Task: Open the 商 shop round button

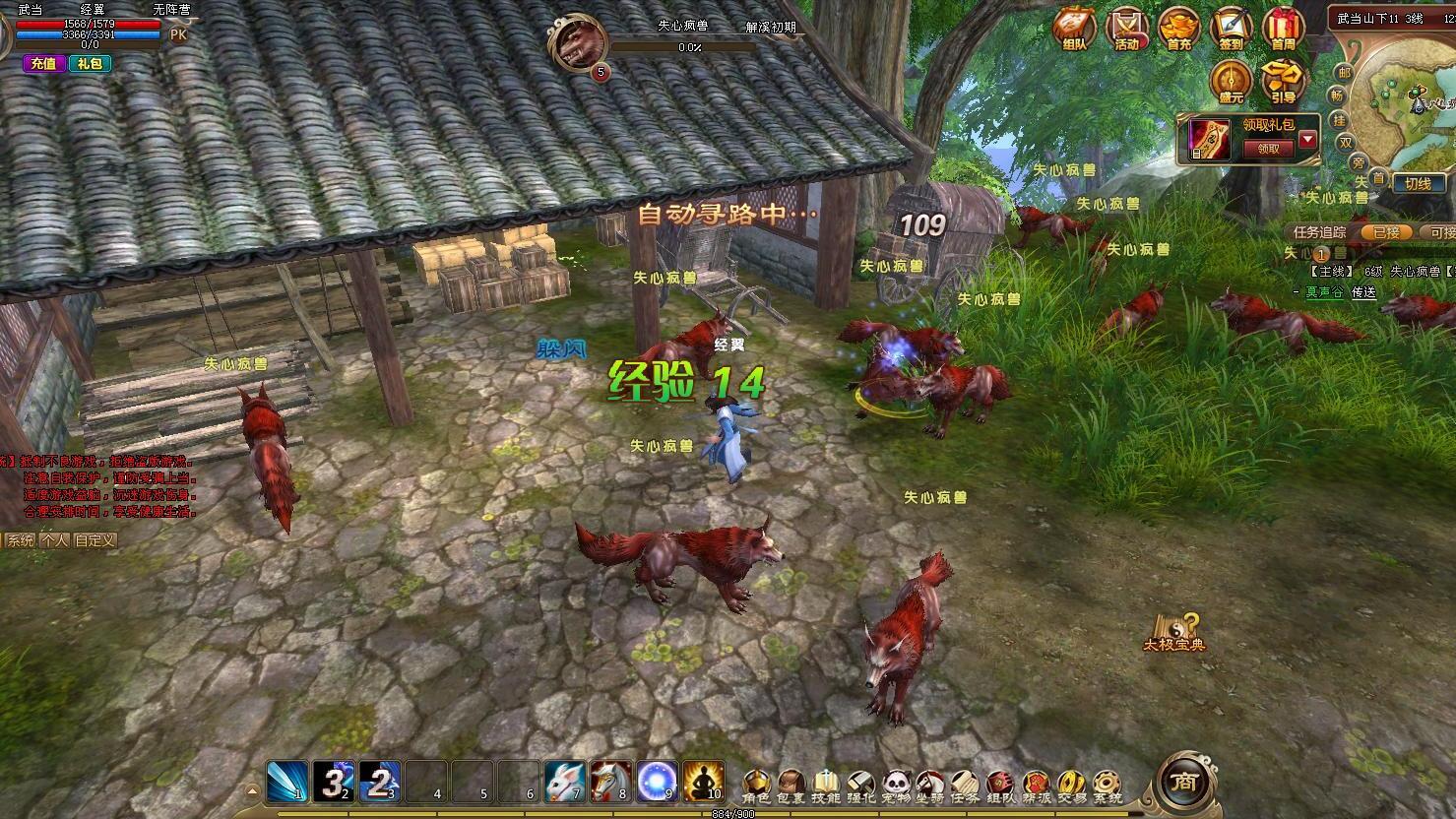Action: tap(1181, 782)
